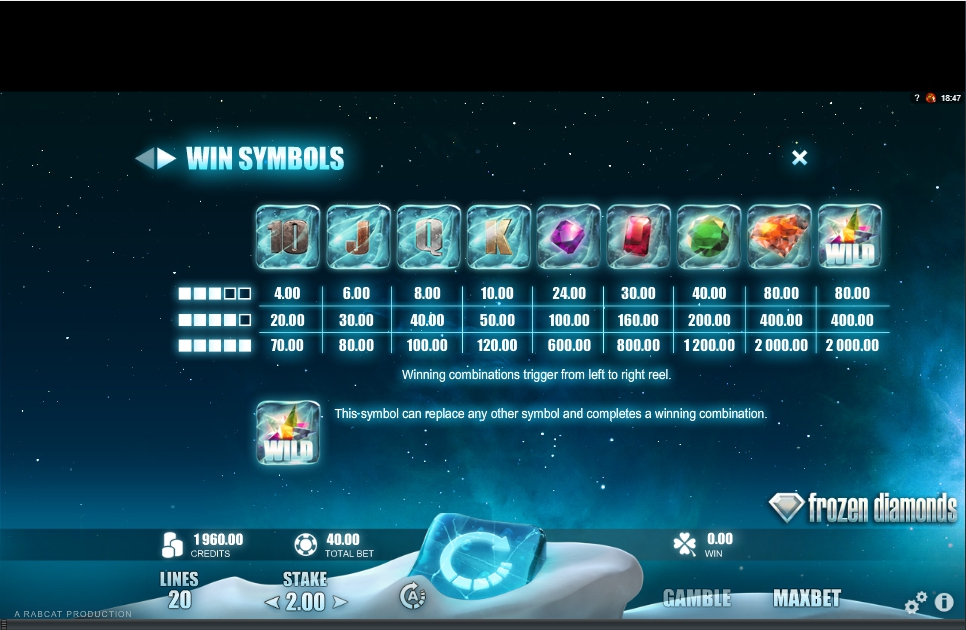
Task: Activate the Gamble feature
Action: pyautogui.click(x=697, y=598)
